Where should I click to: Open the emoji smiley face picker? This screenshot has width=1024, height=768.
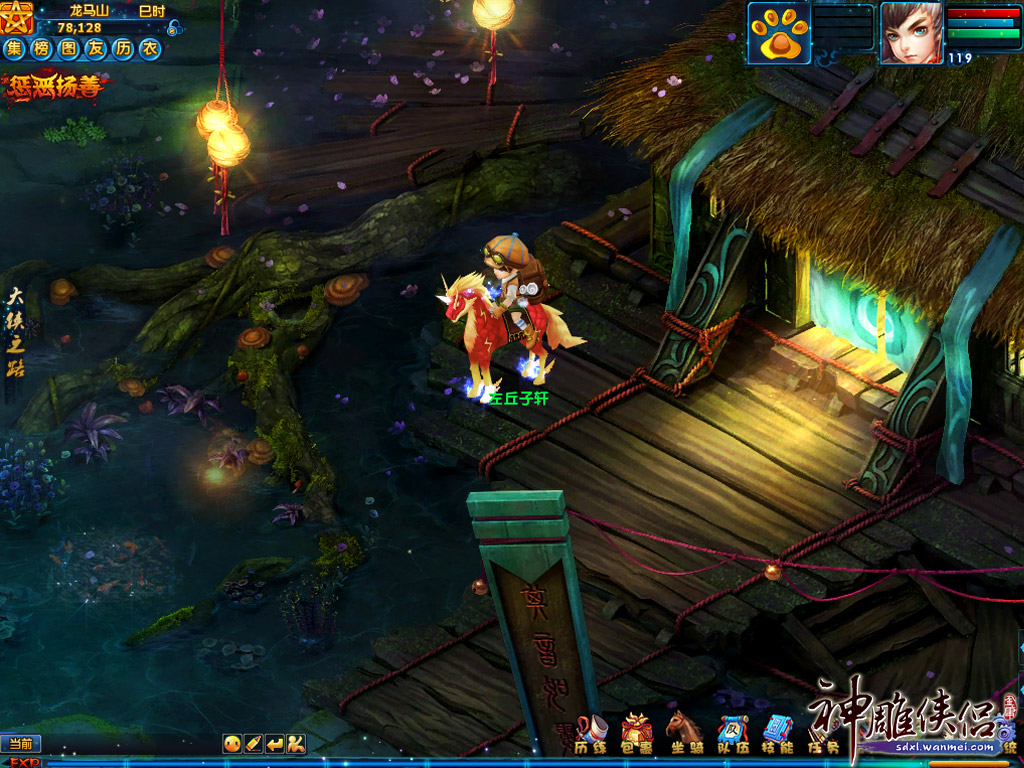coord(232,743)
